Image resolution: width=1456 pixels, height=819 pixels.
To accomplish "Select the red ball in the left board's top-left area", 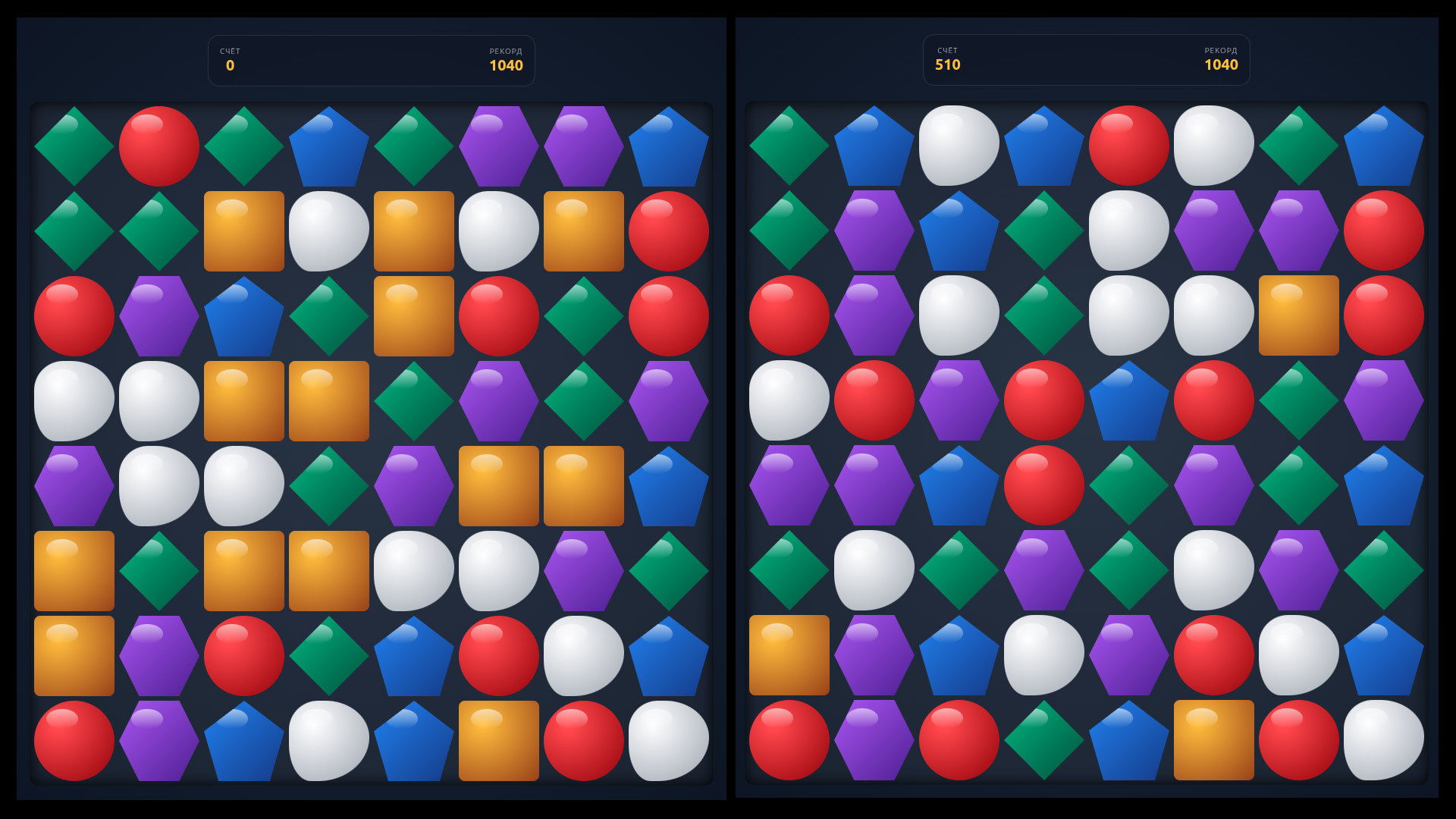I will pos(158,146).
